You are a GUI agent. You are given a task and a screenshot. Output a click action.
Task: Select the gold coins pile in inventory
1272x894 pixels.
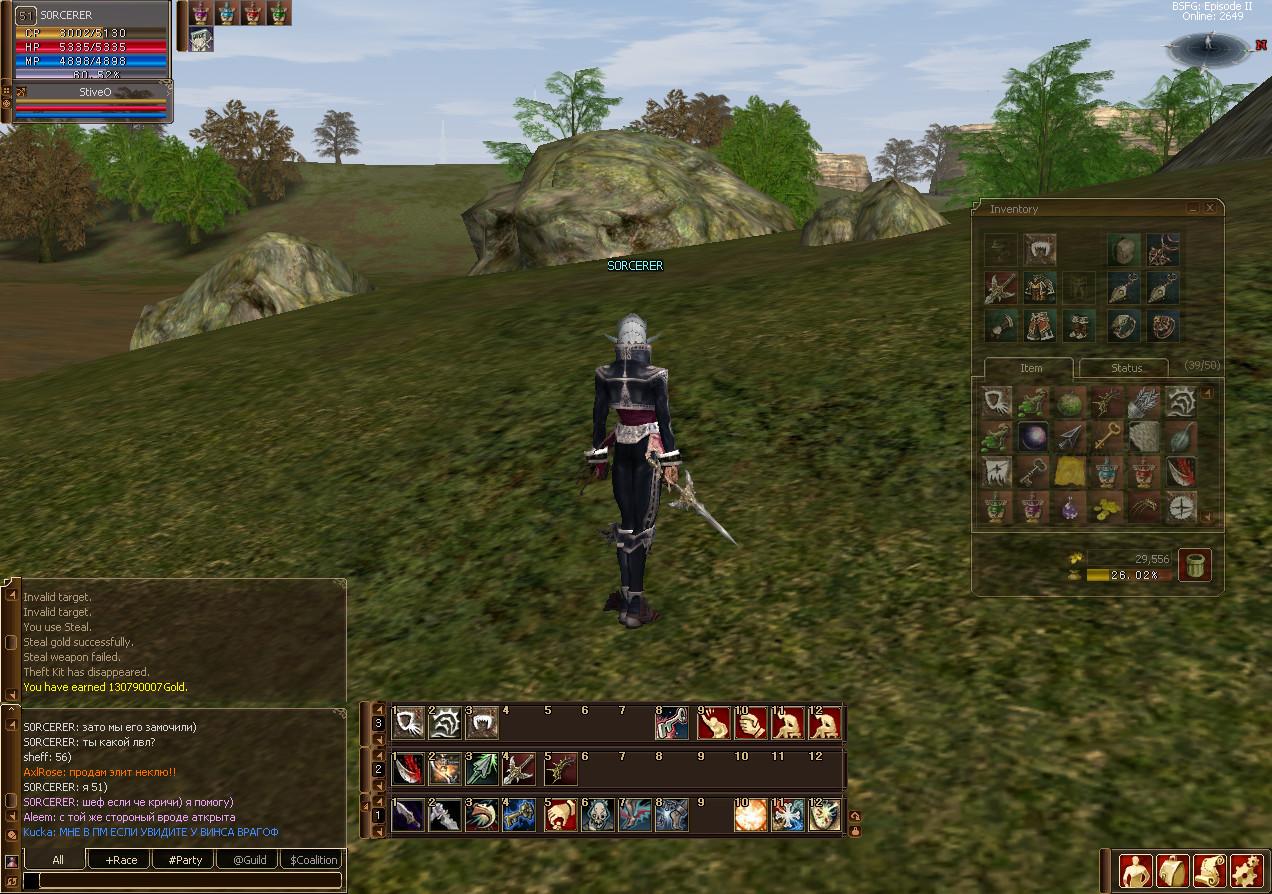click(x=1105, y=506)
